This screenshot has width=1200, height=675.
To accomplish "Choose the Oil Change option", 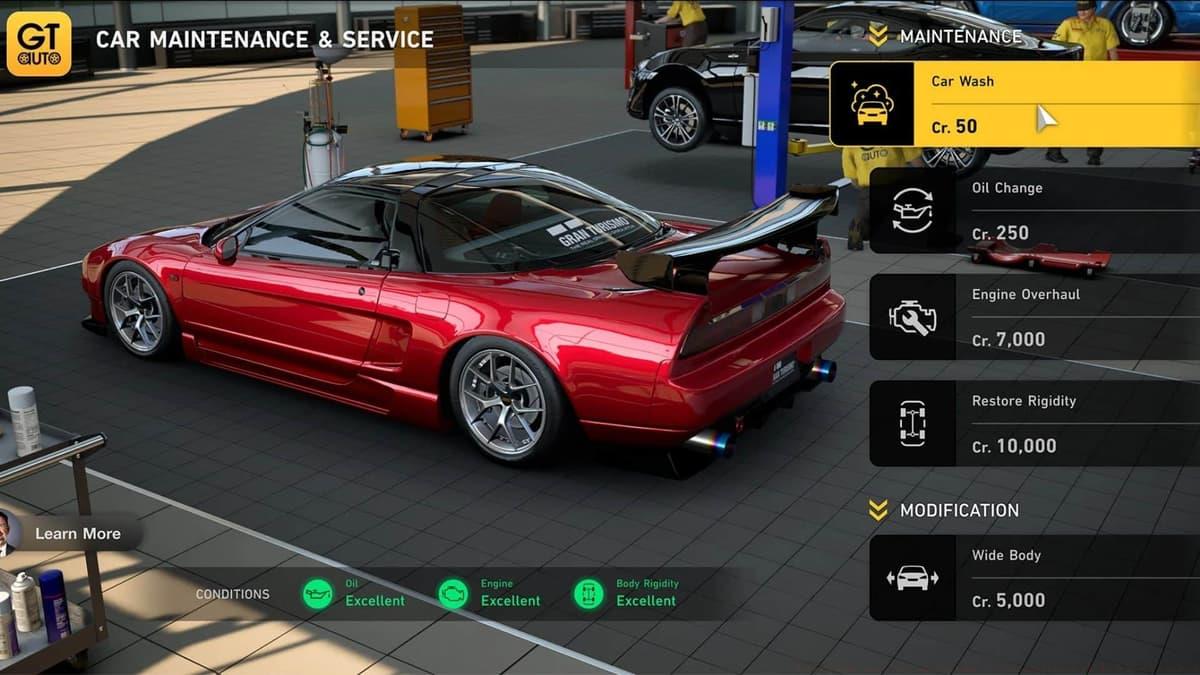I will click(1032, 210).
